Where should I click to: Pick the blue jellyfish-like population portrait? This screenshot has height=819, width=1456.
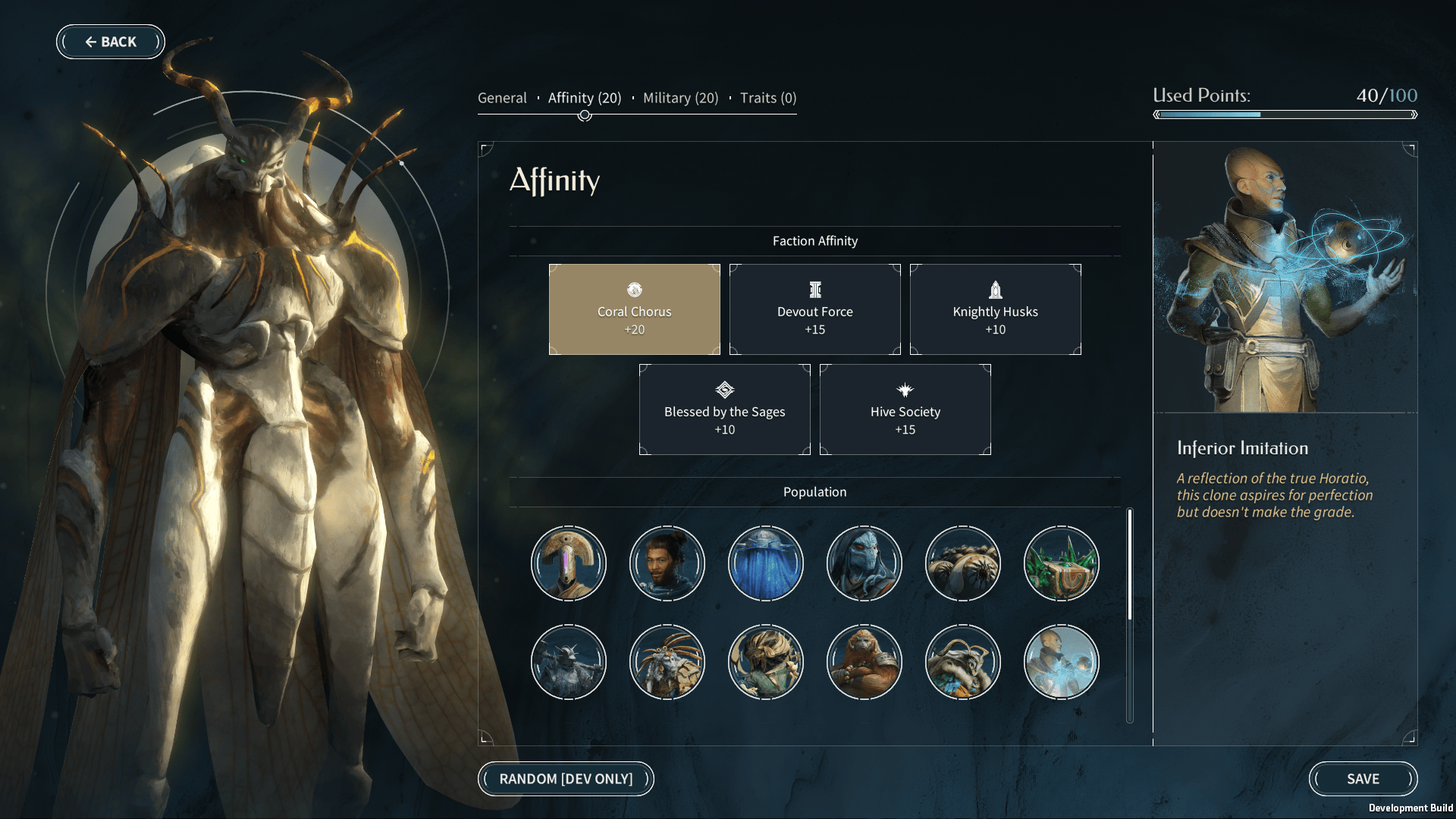click(x=766, y=563)
